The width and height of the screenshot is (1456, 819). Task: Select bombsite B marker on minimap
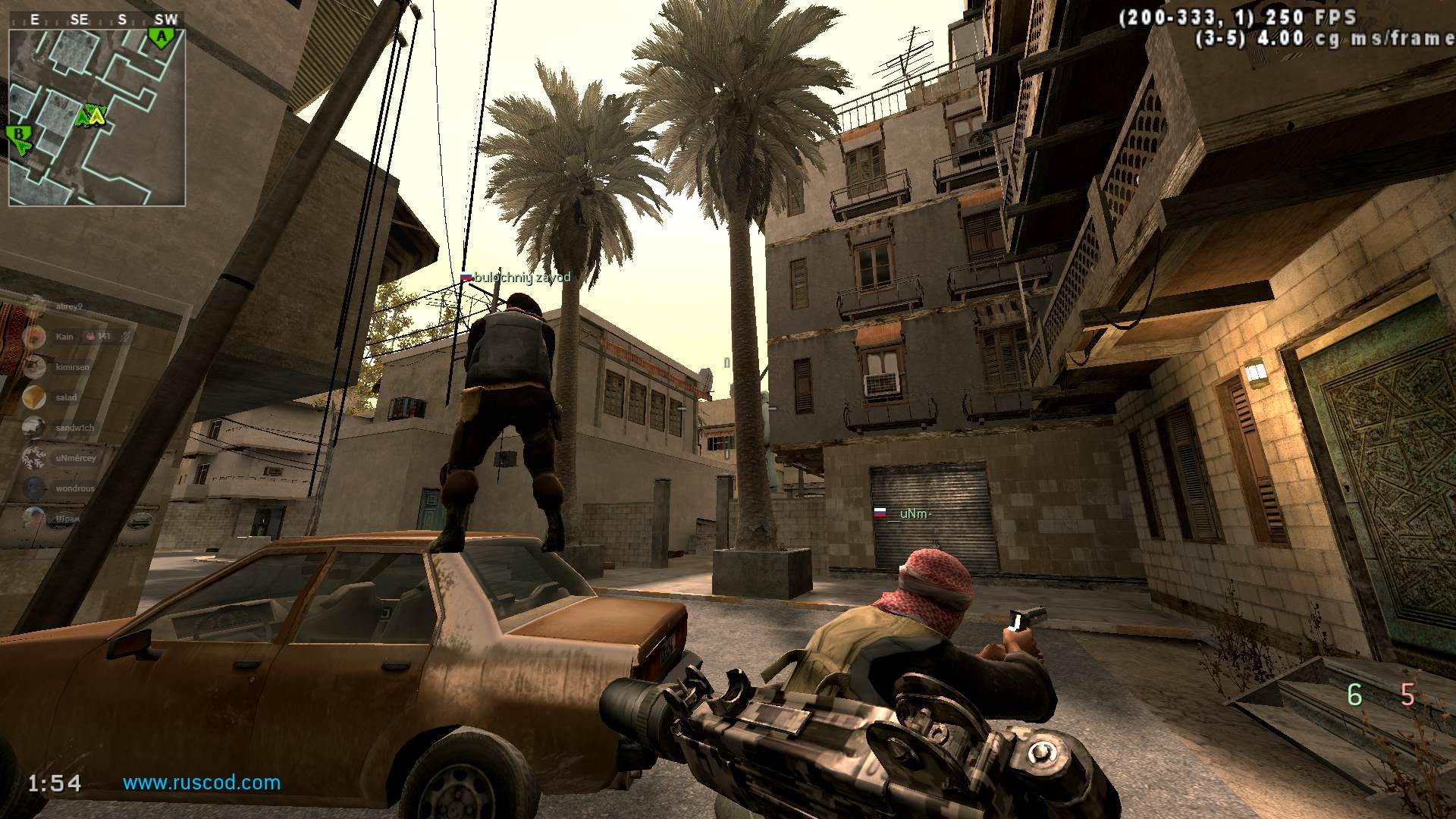[19, 136]
